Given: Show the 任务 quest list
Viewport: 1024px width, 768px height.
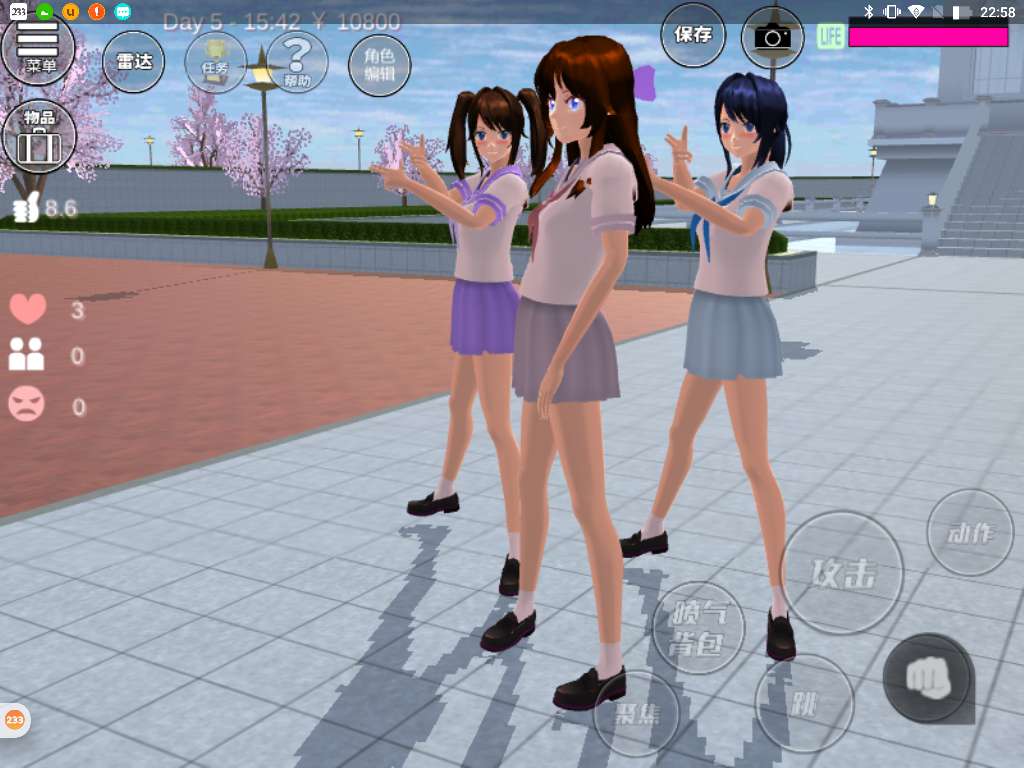Looking at the screenshot, I should point(216,61).
